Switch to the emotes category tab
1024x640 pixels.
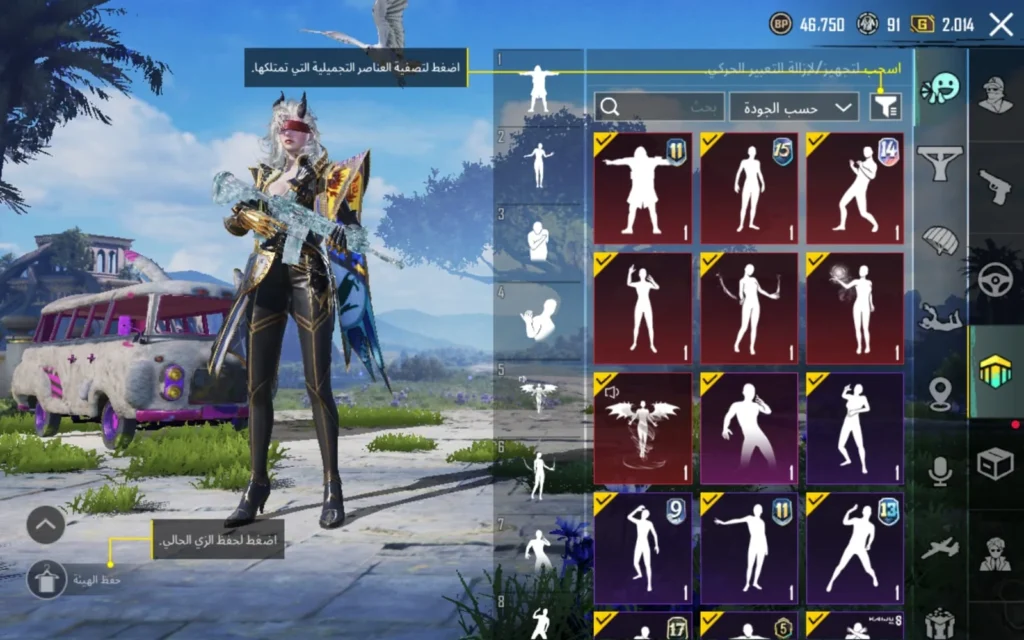(940, 90)
